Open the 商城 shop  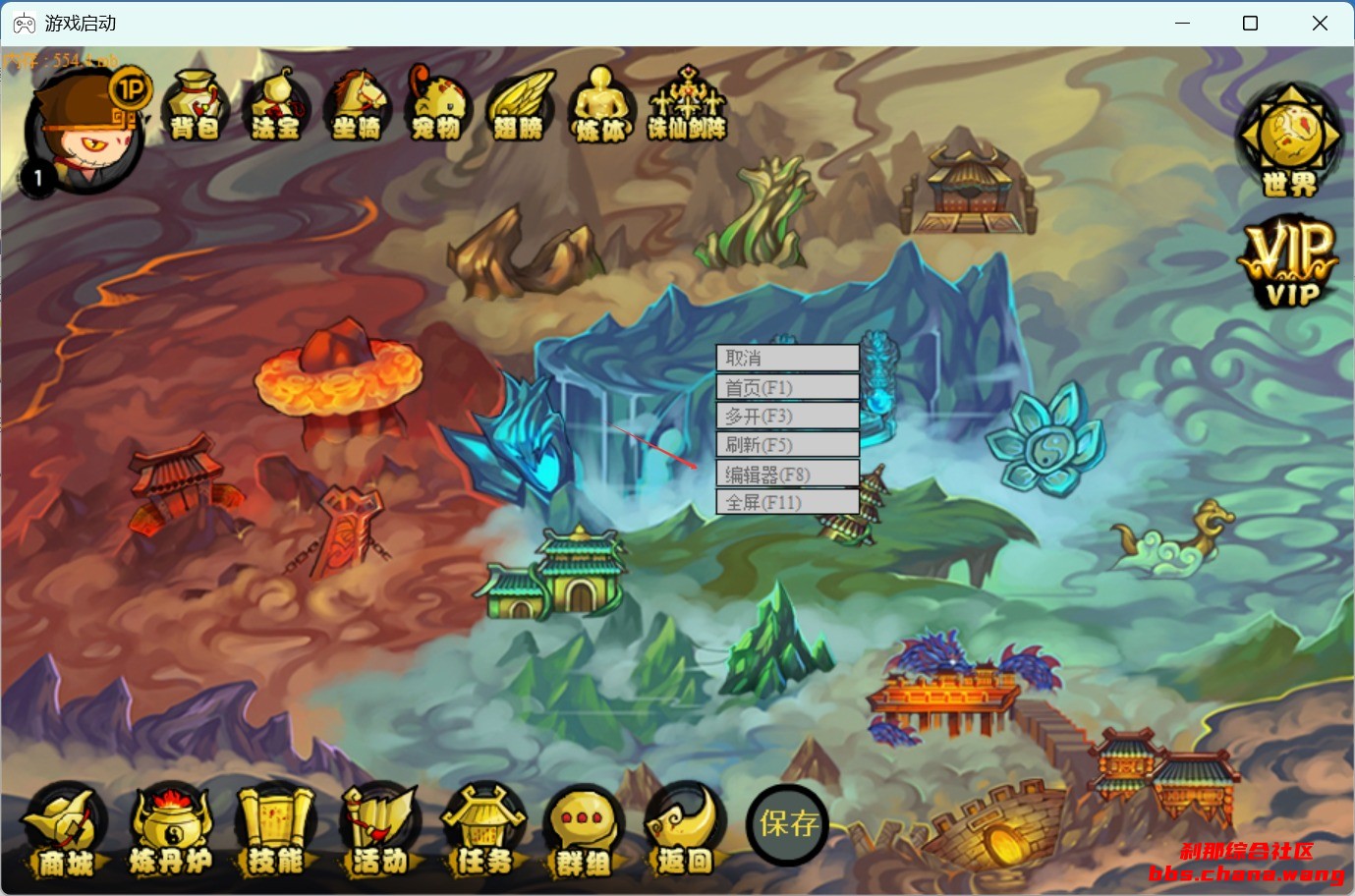tap(65, 831)
